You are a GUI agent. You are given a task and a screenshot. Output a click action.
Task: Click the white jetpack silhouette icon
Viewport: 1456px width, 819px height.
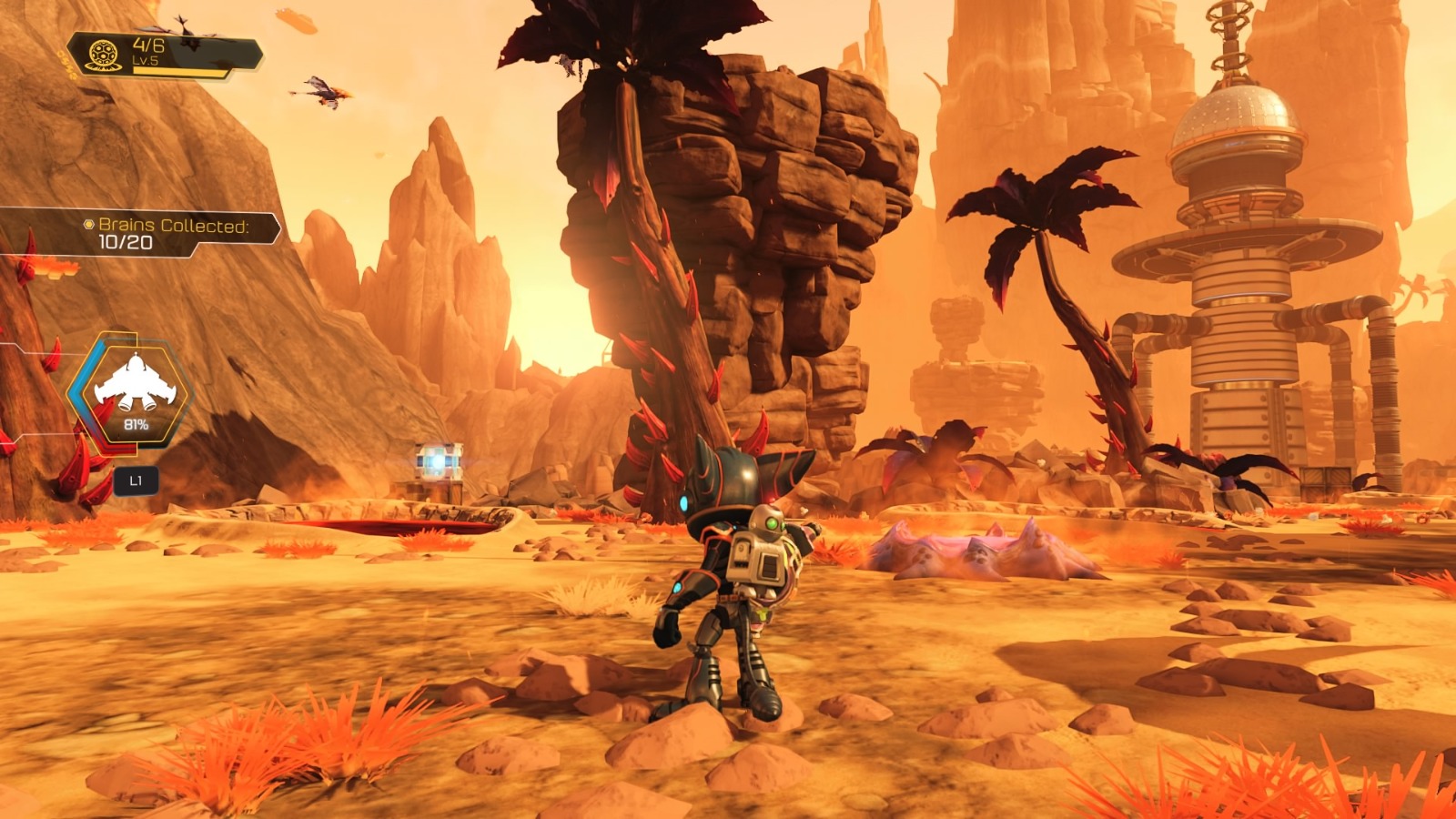(x=135, y=382)
